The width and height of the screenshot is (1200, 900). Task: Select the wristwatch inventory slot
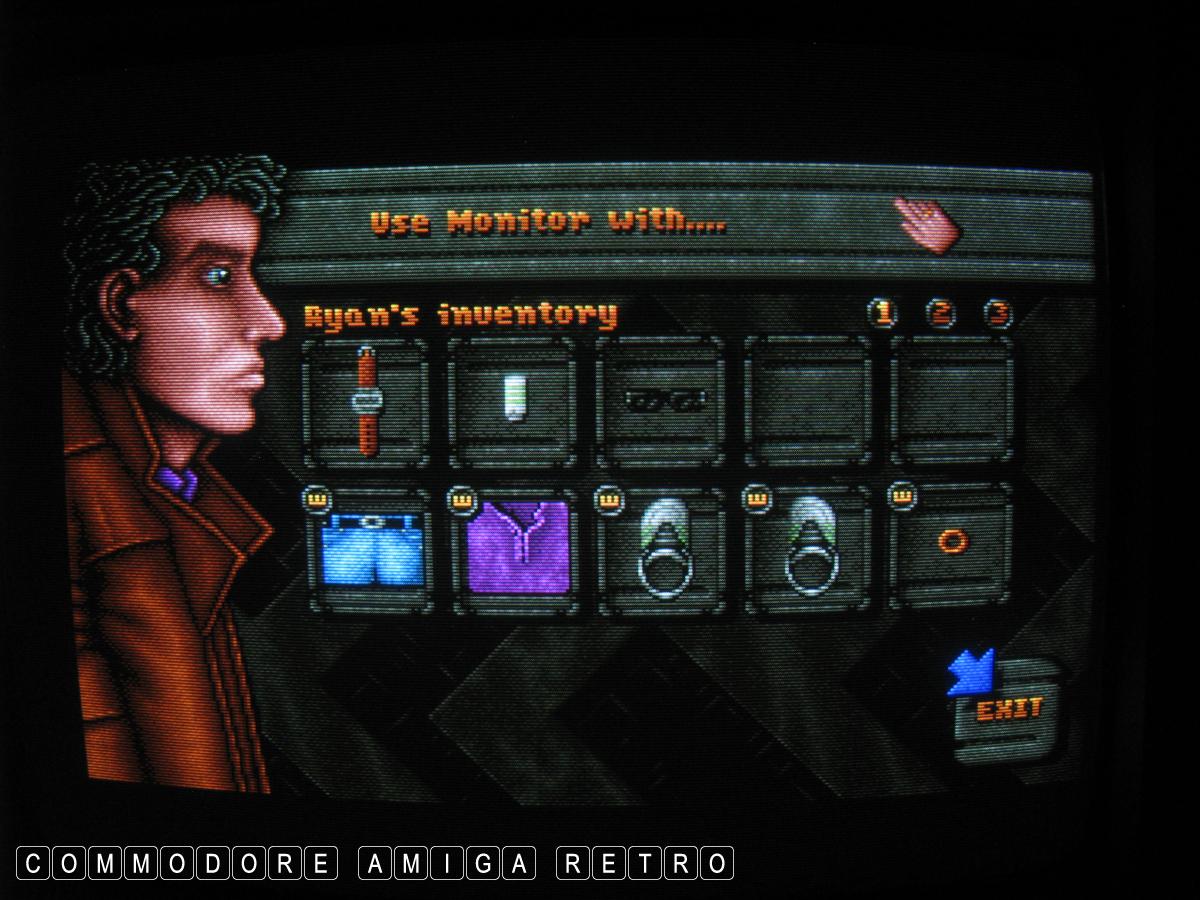[x=366, y=401]
